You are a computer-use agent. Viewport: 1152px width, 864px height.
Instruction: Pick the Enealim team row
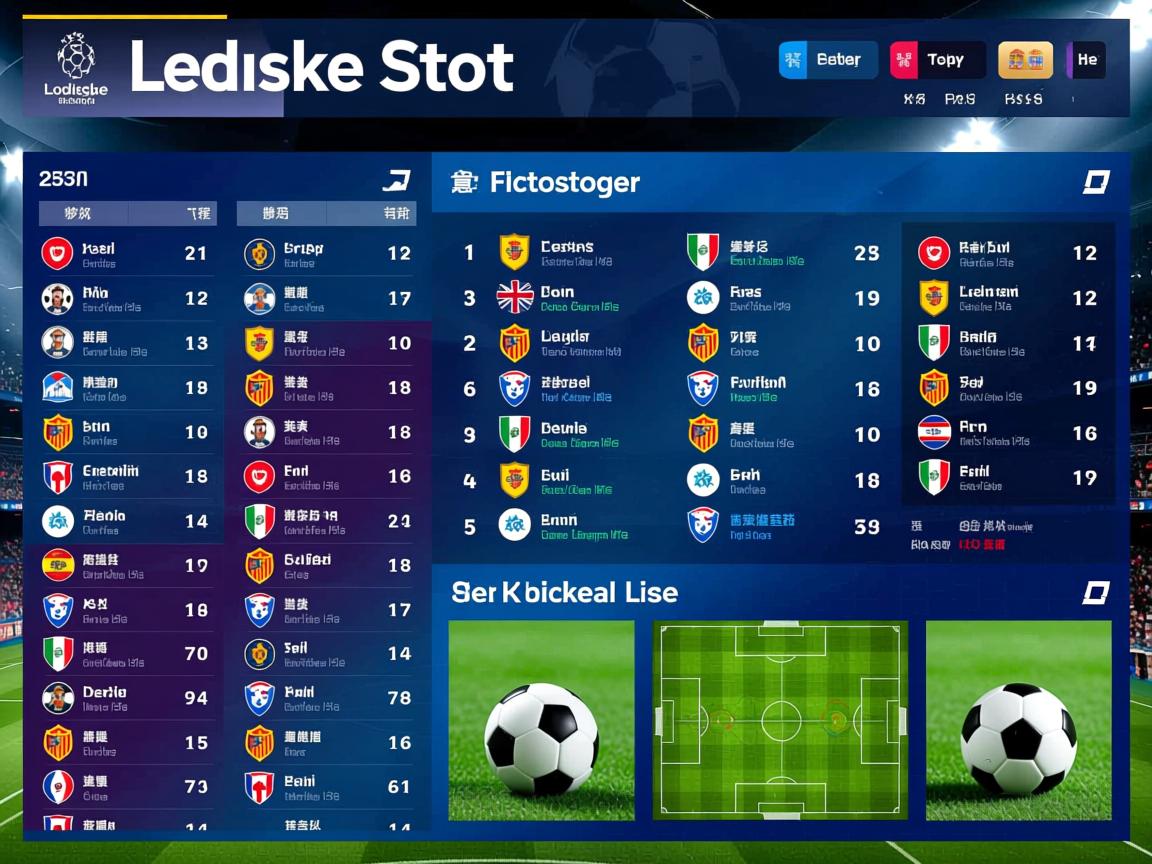point(125,477)
